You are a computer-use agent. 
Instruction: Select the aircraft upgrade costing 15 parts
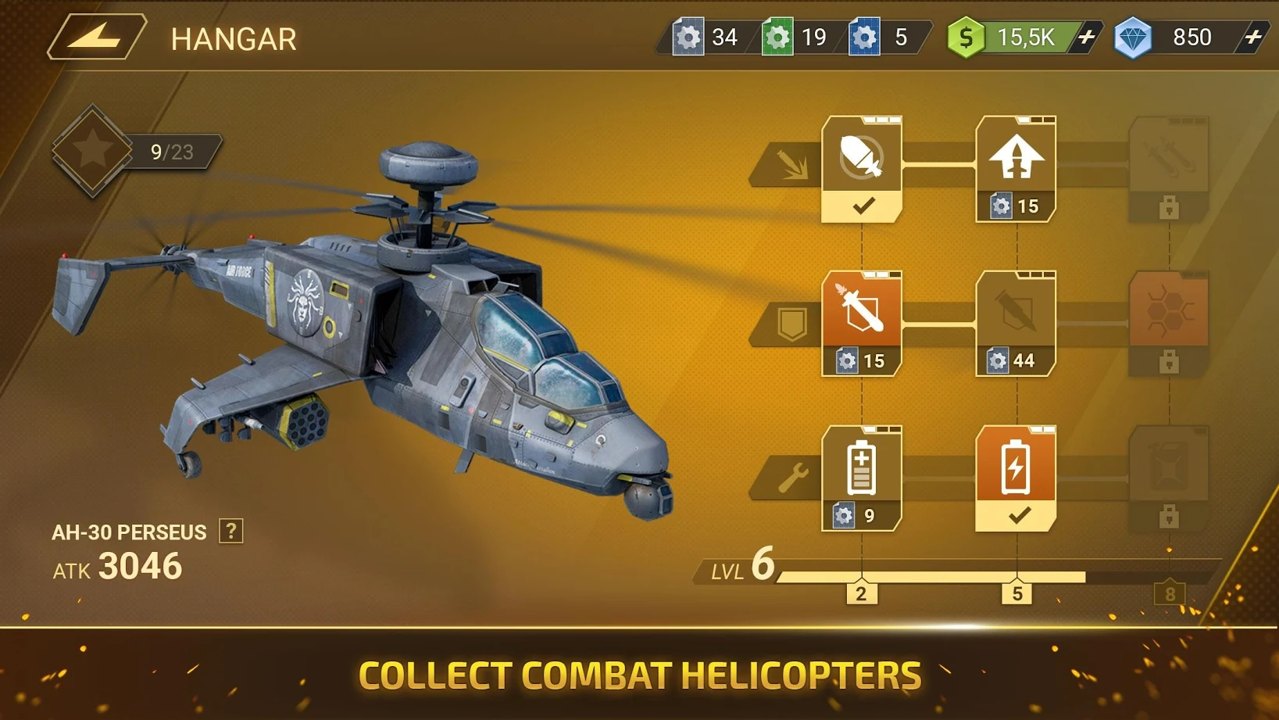click(x=1016, y=168)
